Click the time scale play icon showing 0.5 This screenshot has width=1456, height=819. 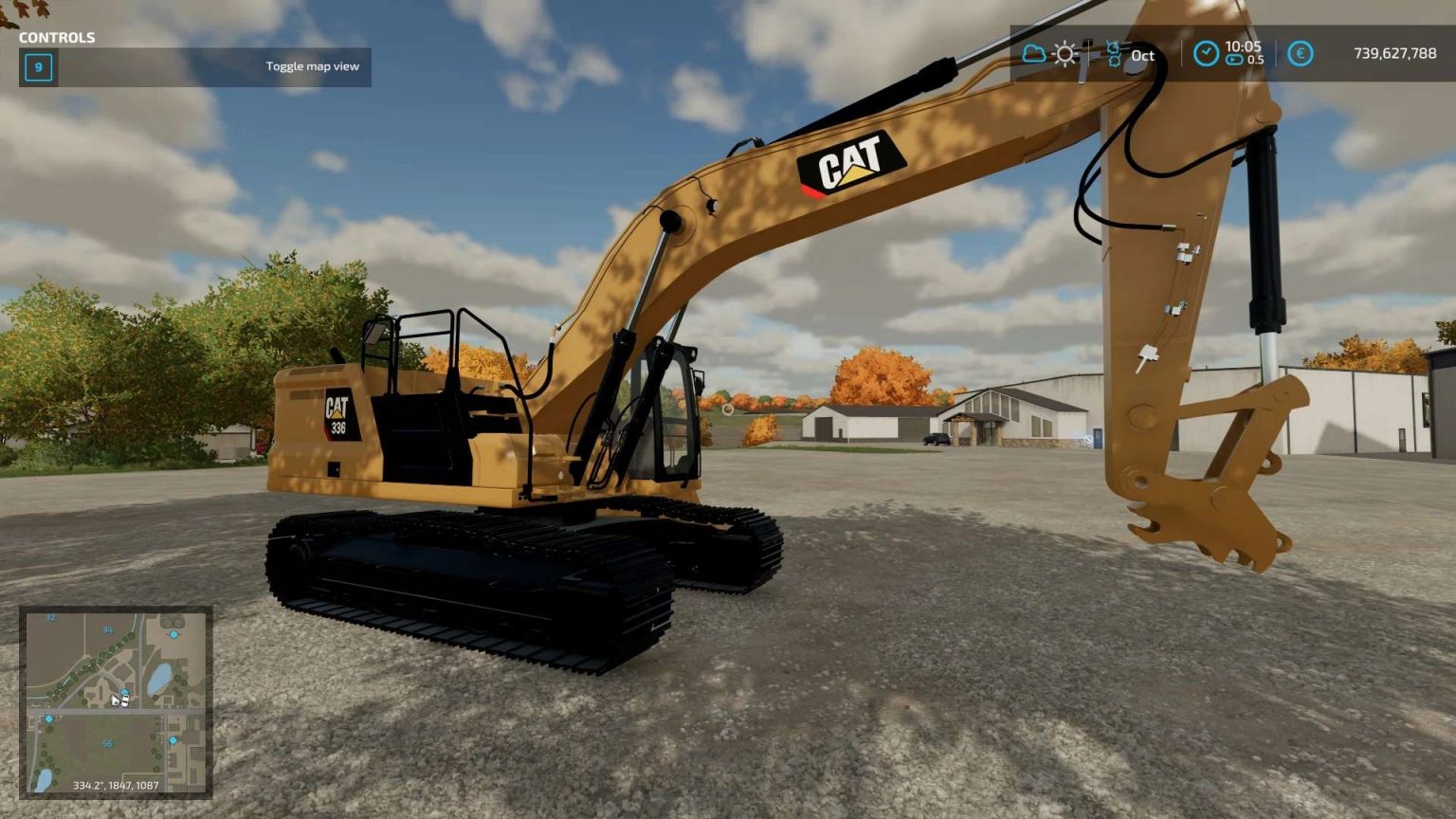pyautogui.click(x=1234, y=59)
